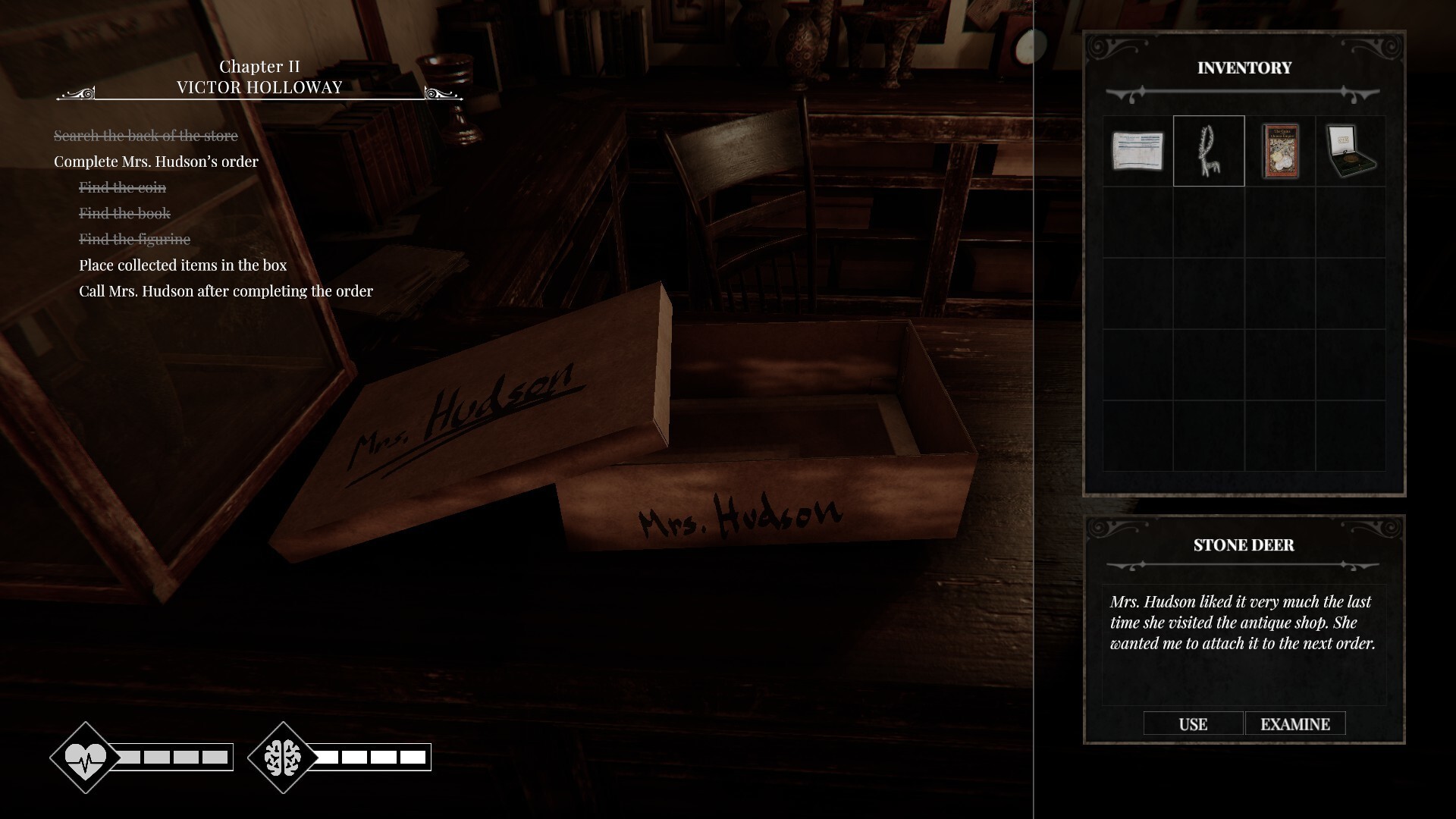Select the objective 'Place collected items in the box'
This screenshot has width=1456, height=819.
182,265
